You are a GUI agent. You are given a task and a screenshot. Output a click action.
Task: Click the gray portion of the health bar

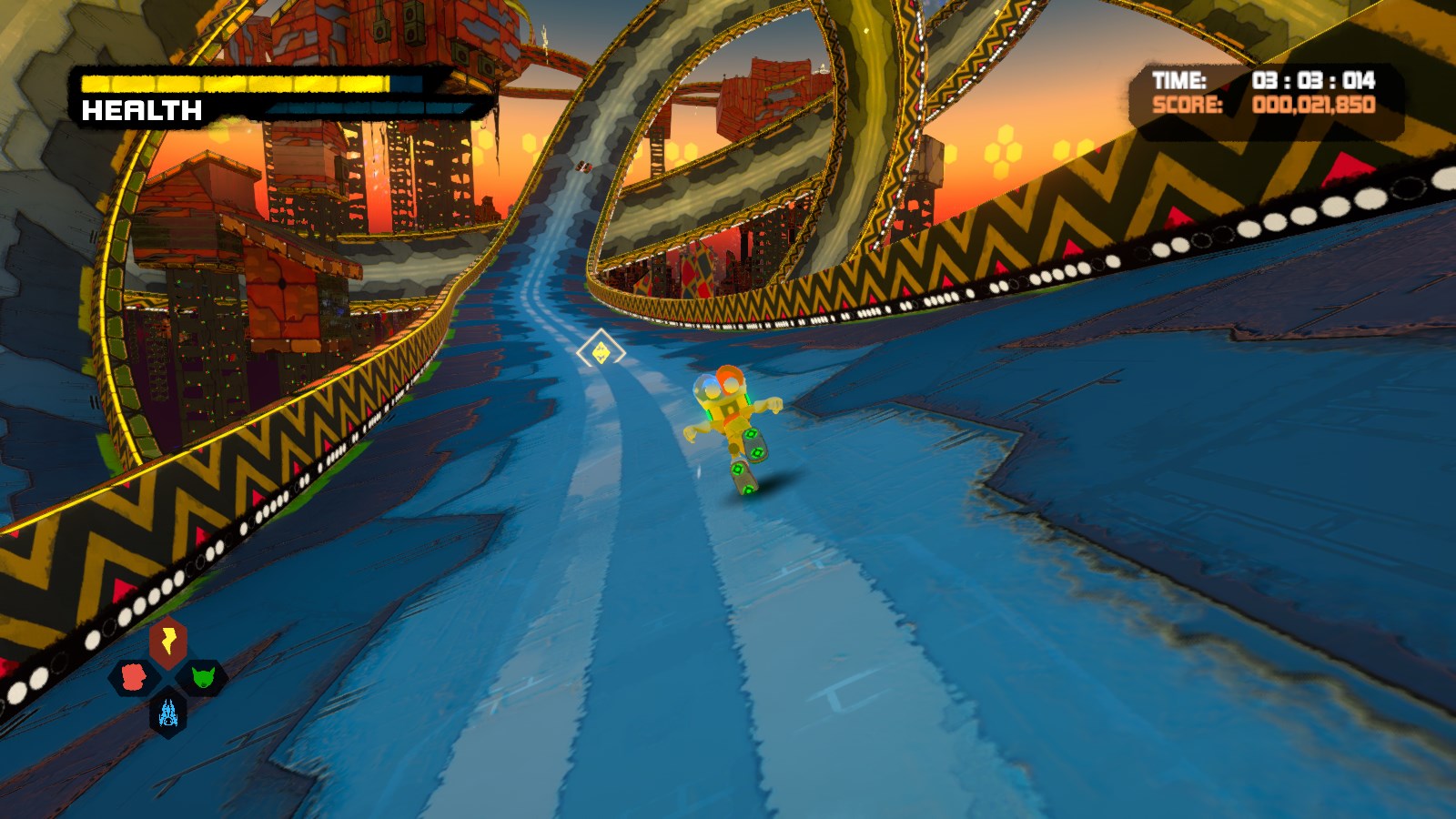click(x=405, y=86)
